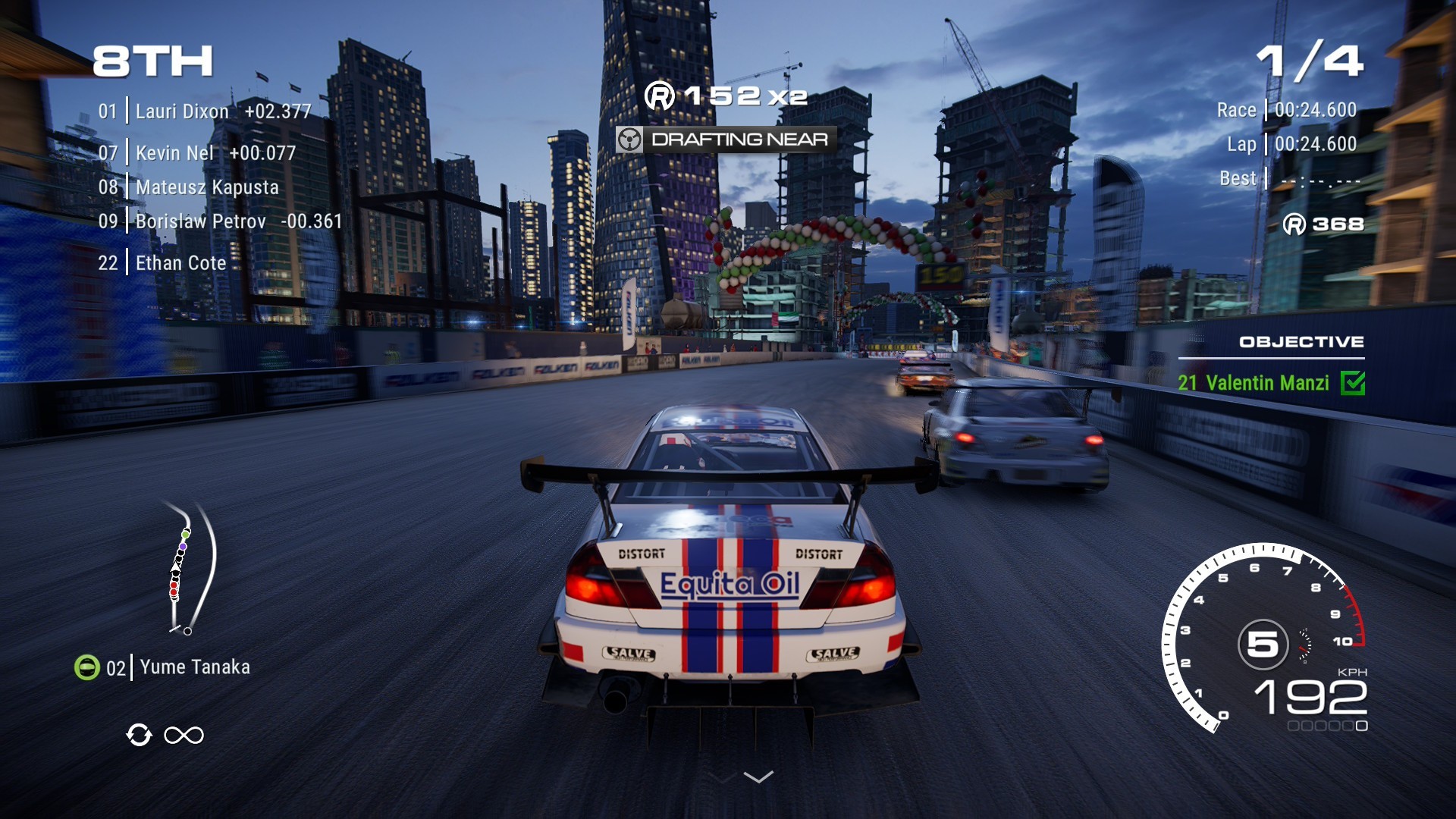
Task: Toggle the Valentin Manzi objective checkbox
Action: pyautogui.click(x=1353, y=383)
